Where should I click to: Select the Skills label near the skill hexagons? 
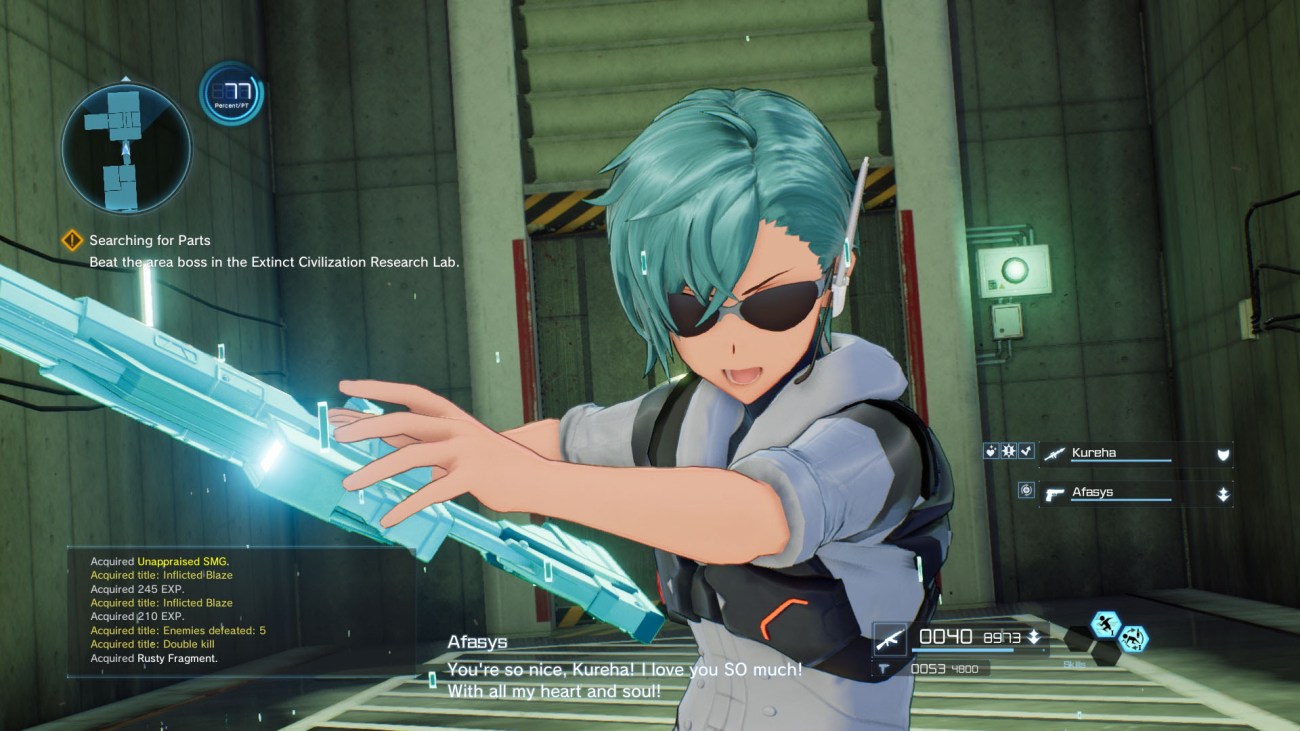[x=1073, y=664]
